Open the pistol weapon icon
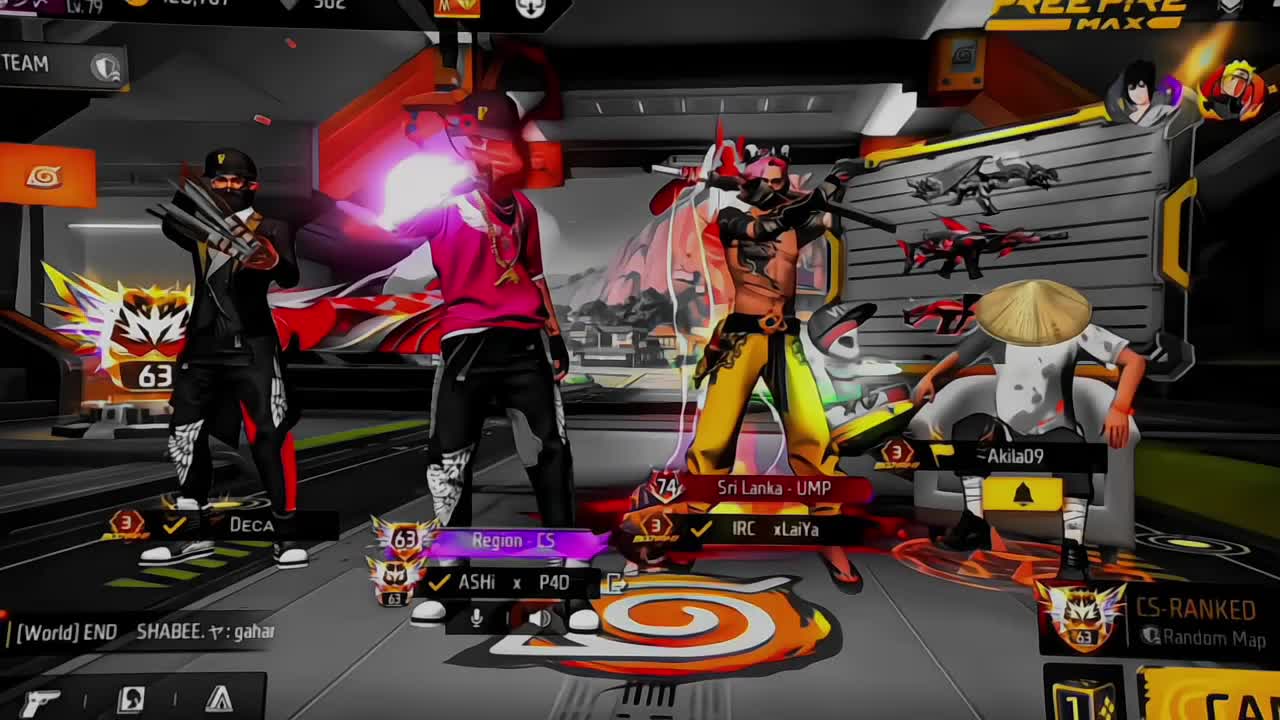Screen dimensions: 1280x720 tap(40, 701)
